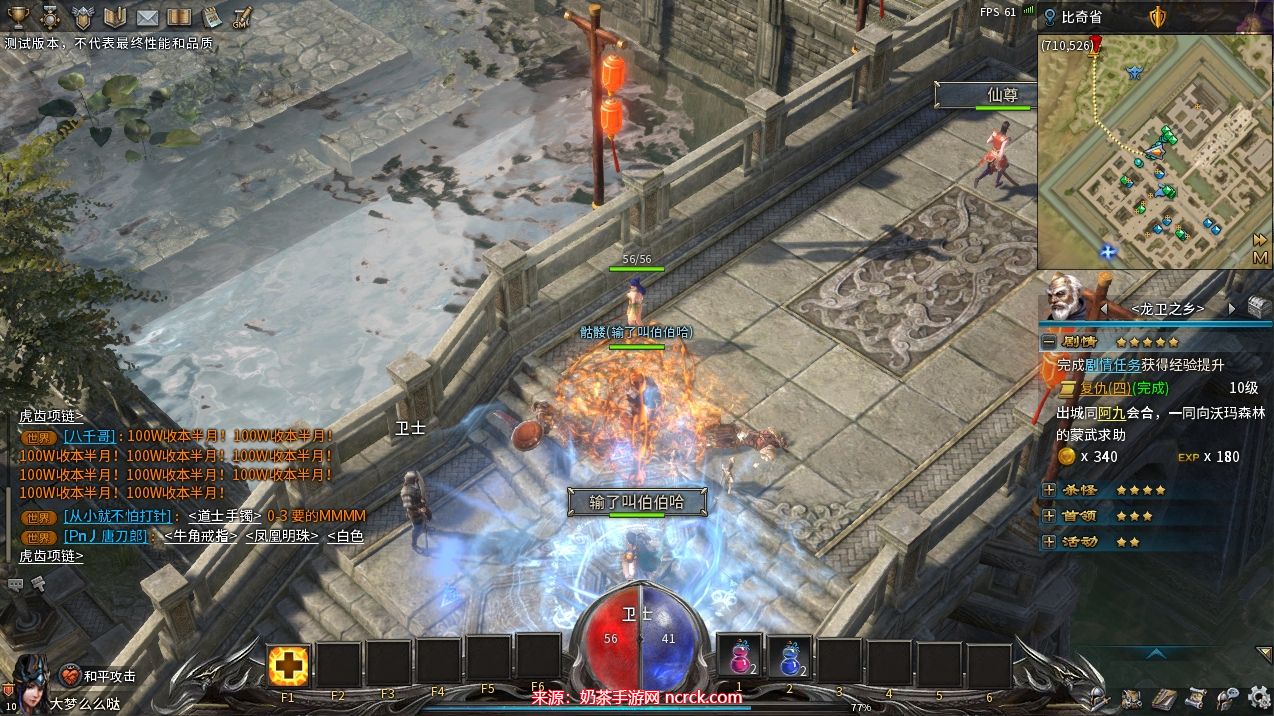Use the red health potion slot
The width and height of the screenshot is (1274, 716).
coord(740,660)
